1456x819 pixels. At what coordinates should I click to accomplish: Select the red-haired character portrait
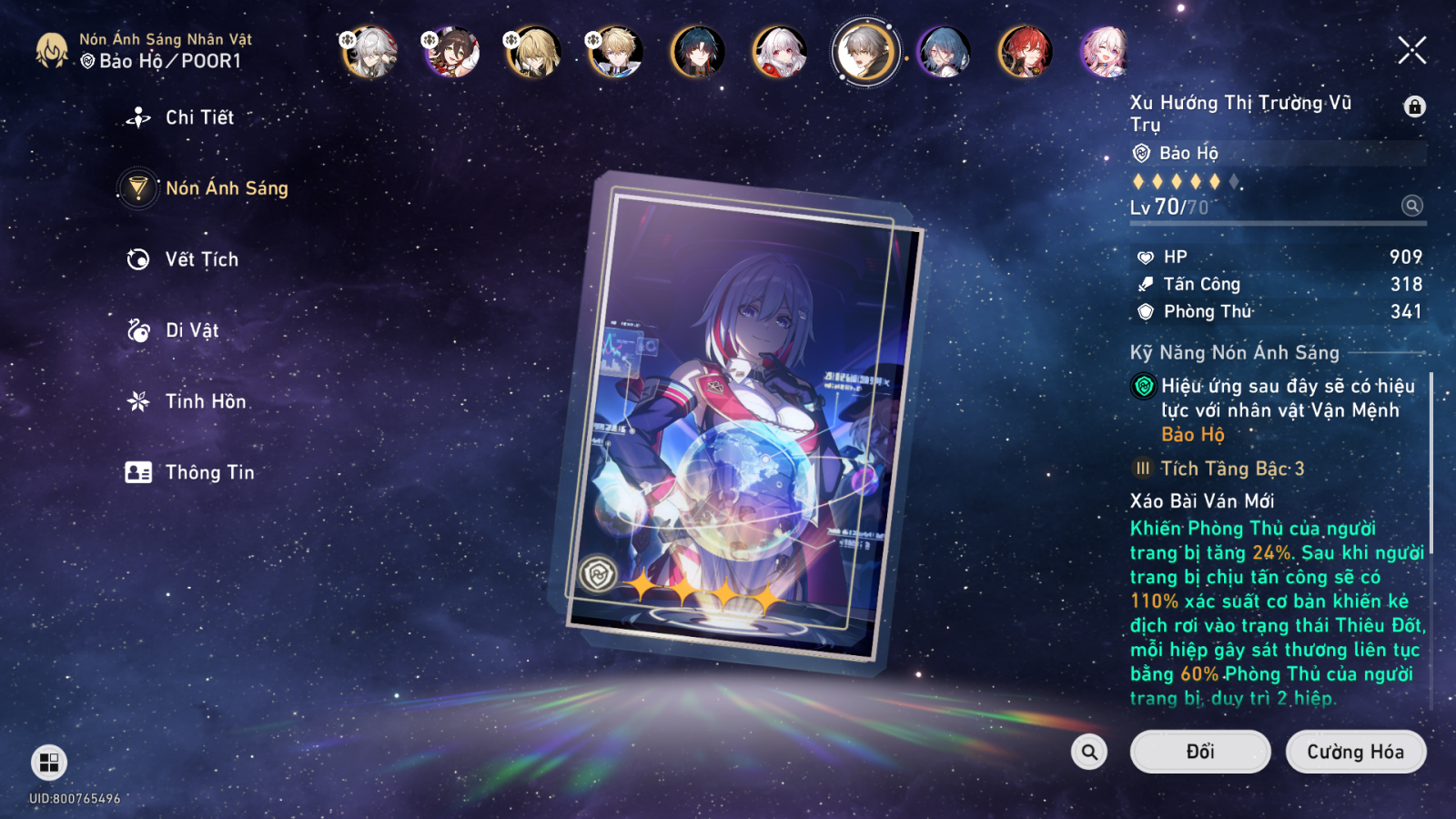pyautogui.click(x=1025, y=52)
